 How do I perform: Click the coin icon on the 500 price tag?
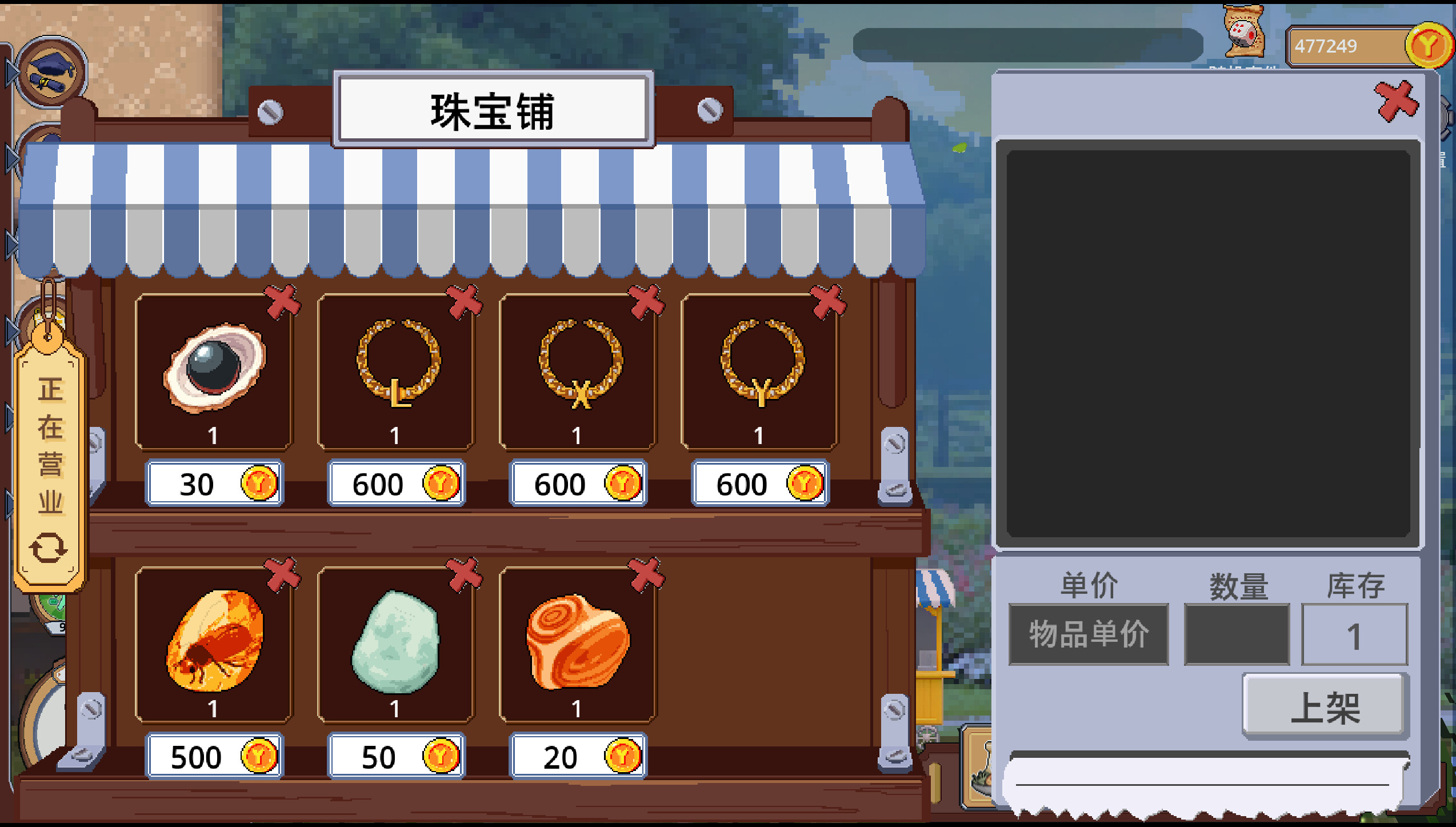coord(258,756)
